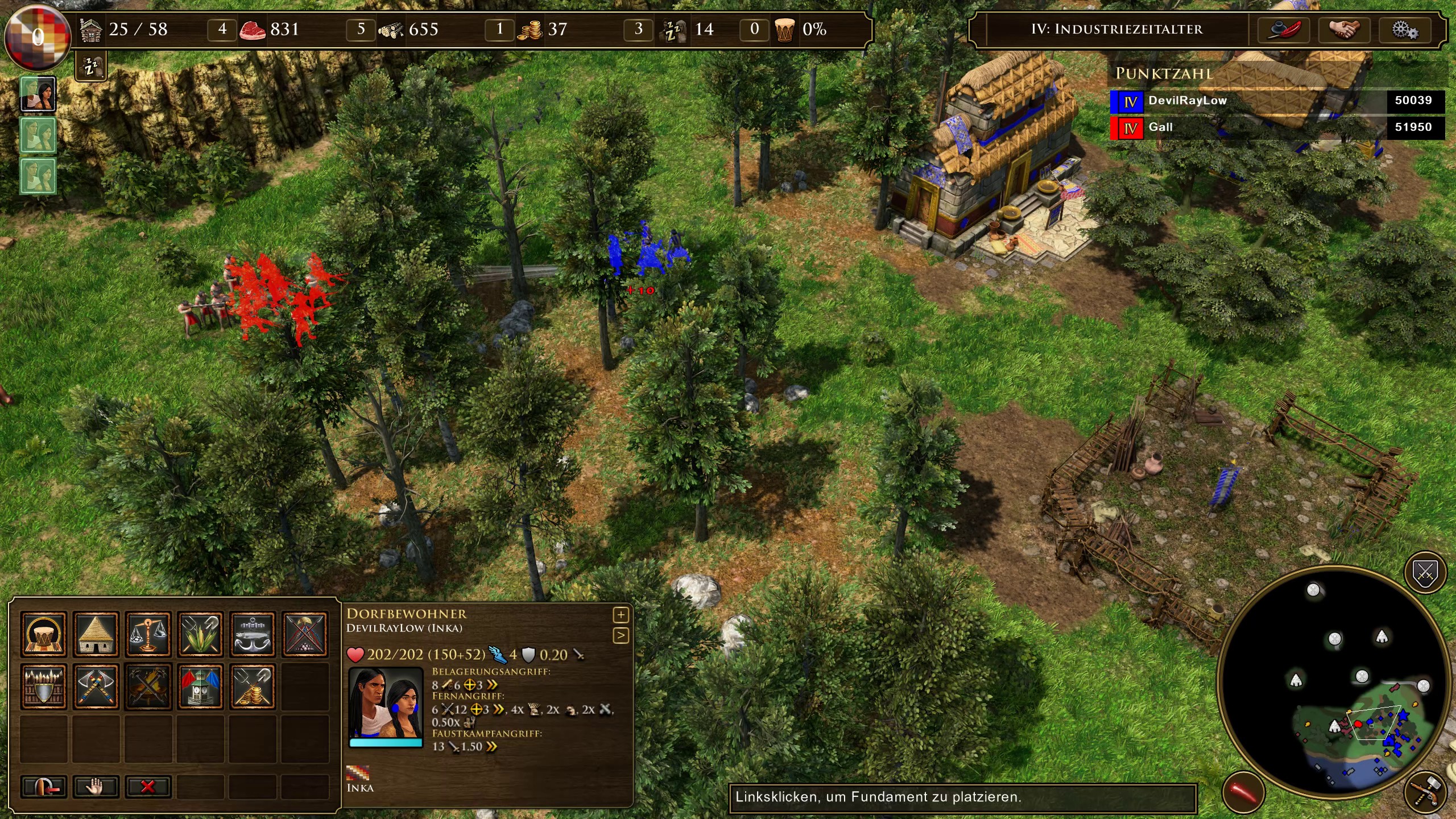Viewport: 1456px width, 819px height.
Task: Select idle villagers via the sleeping icon
Action: click(91, 67)
